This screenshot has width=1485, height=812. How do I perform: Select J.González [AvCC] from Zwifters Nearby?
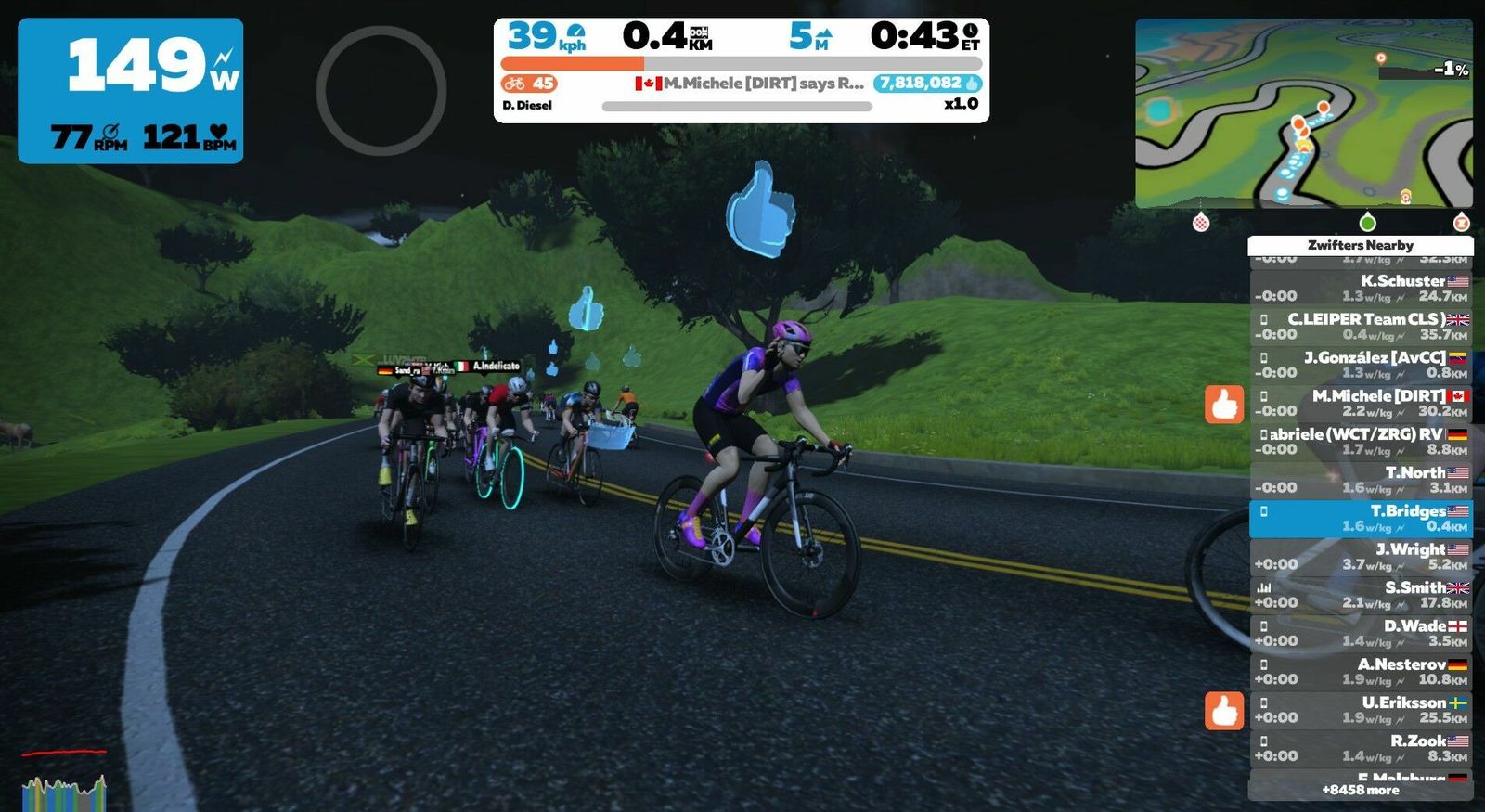pyautogui.click(x=1361, y=365)
